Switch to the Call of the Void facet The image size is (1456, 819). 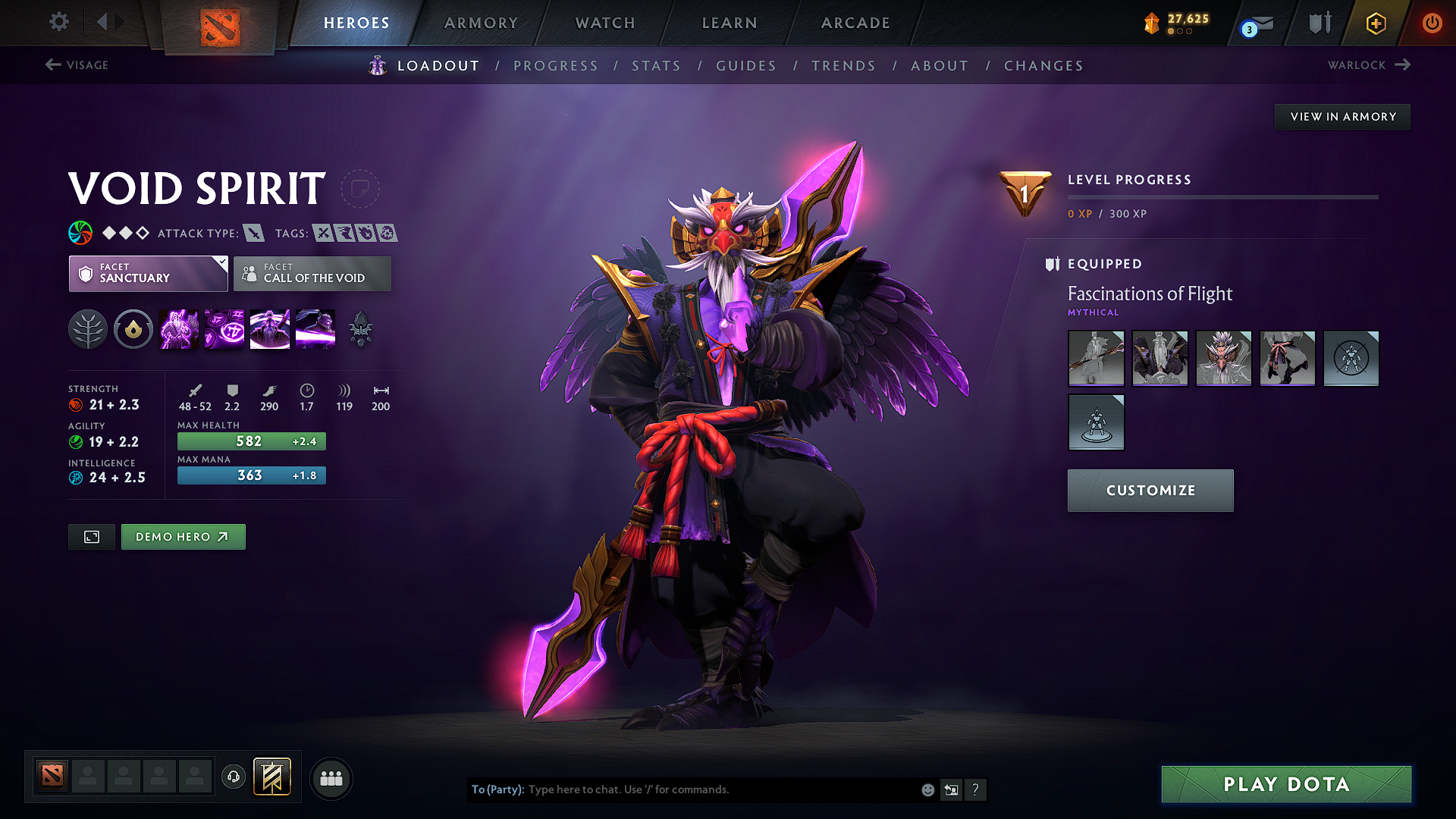[x=312, y=274]
